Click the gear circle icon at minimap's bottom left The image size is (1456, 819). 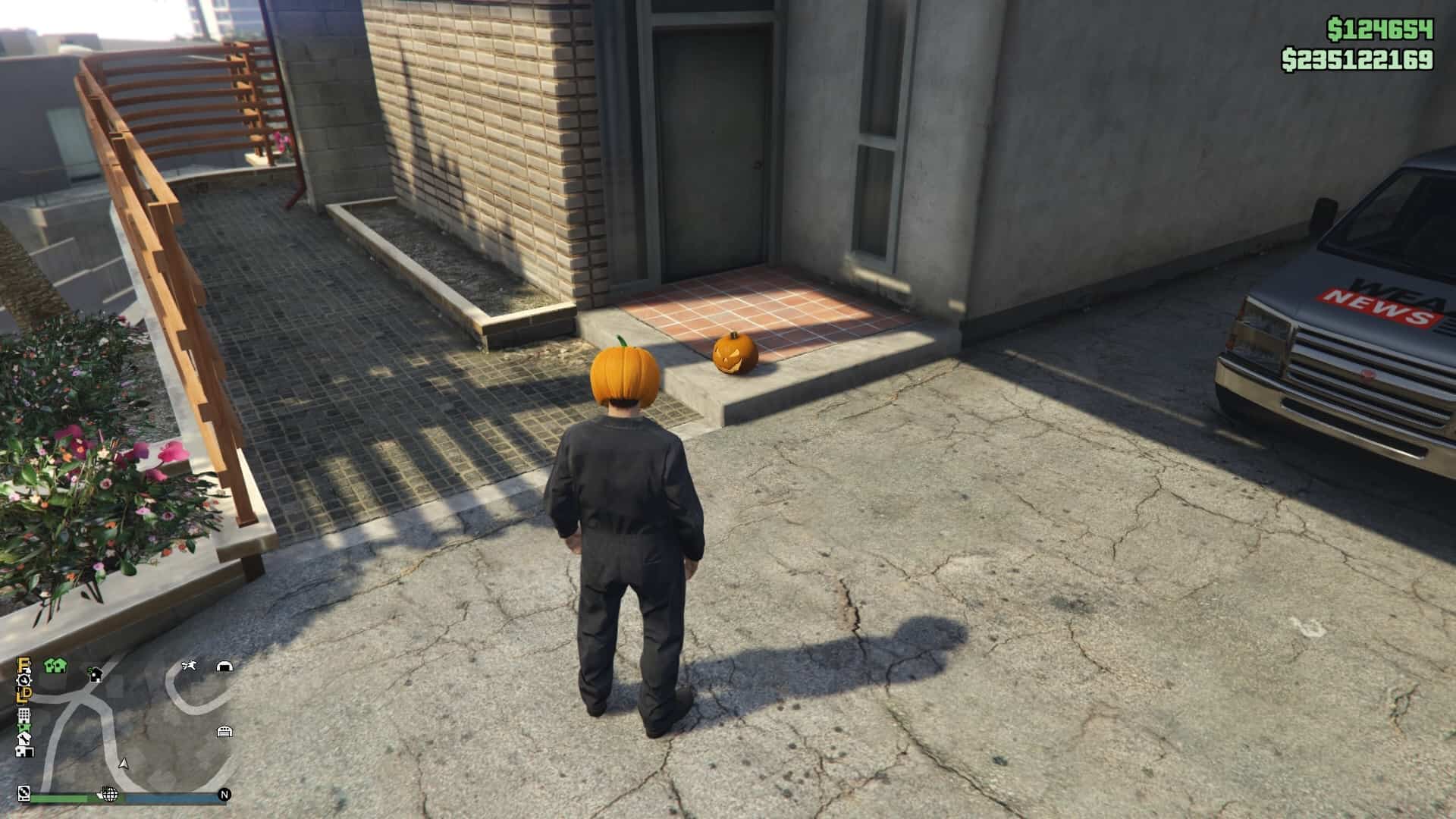[x=24, y=793]
